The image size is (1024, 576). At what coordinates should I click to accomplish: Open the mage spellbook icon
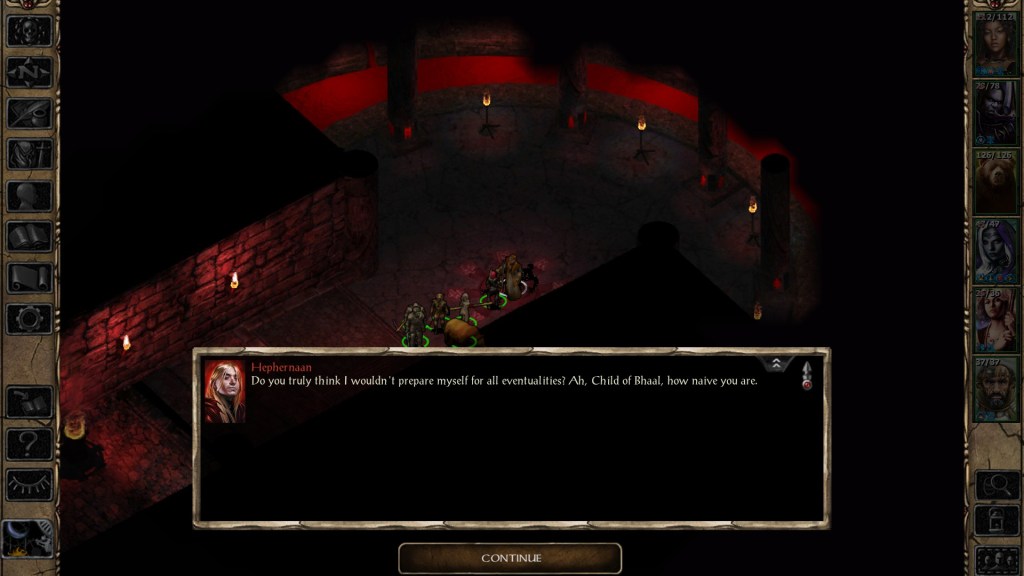point(29,237)
